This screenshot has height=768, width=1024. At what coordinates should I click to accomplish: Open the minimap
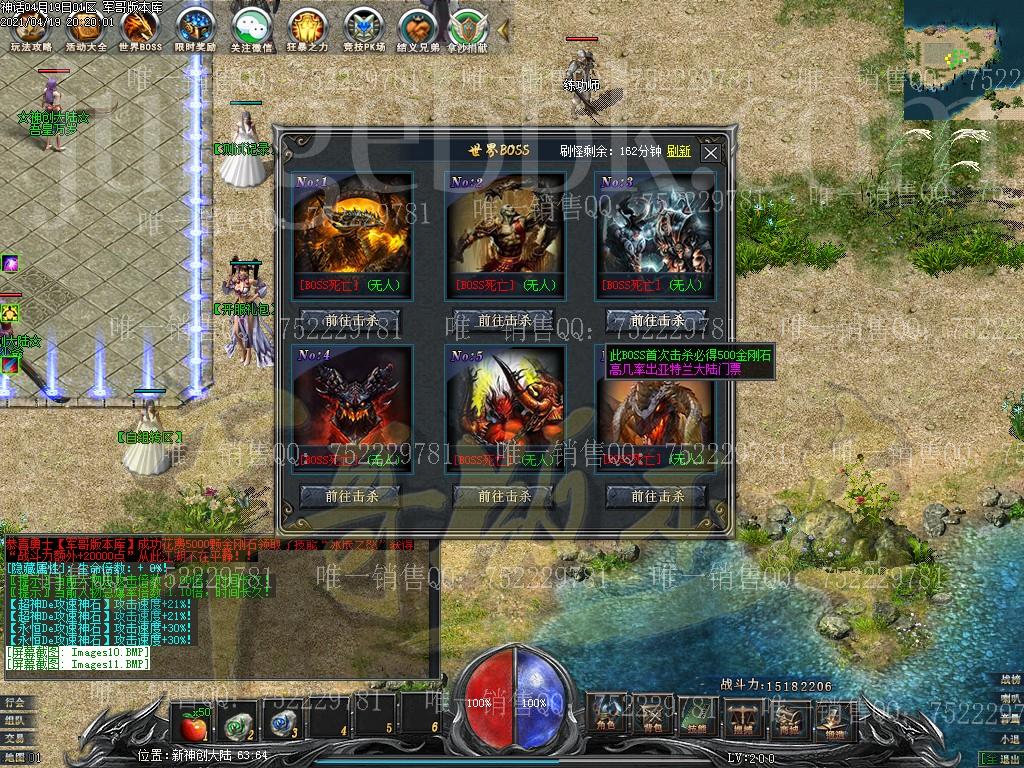point(963,60)
